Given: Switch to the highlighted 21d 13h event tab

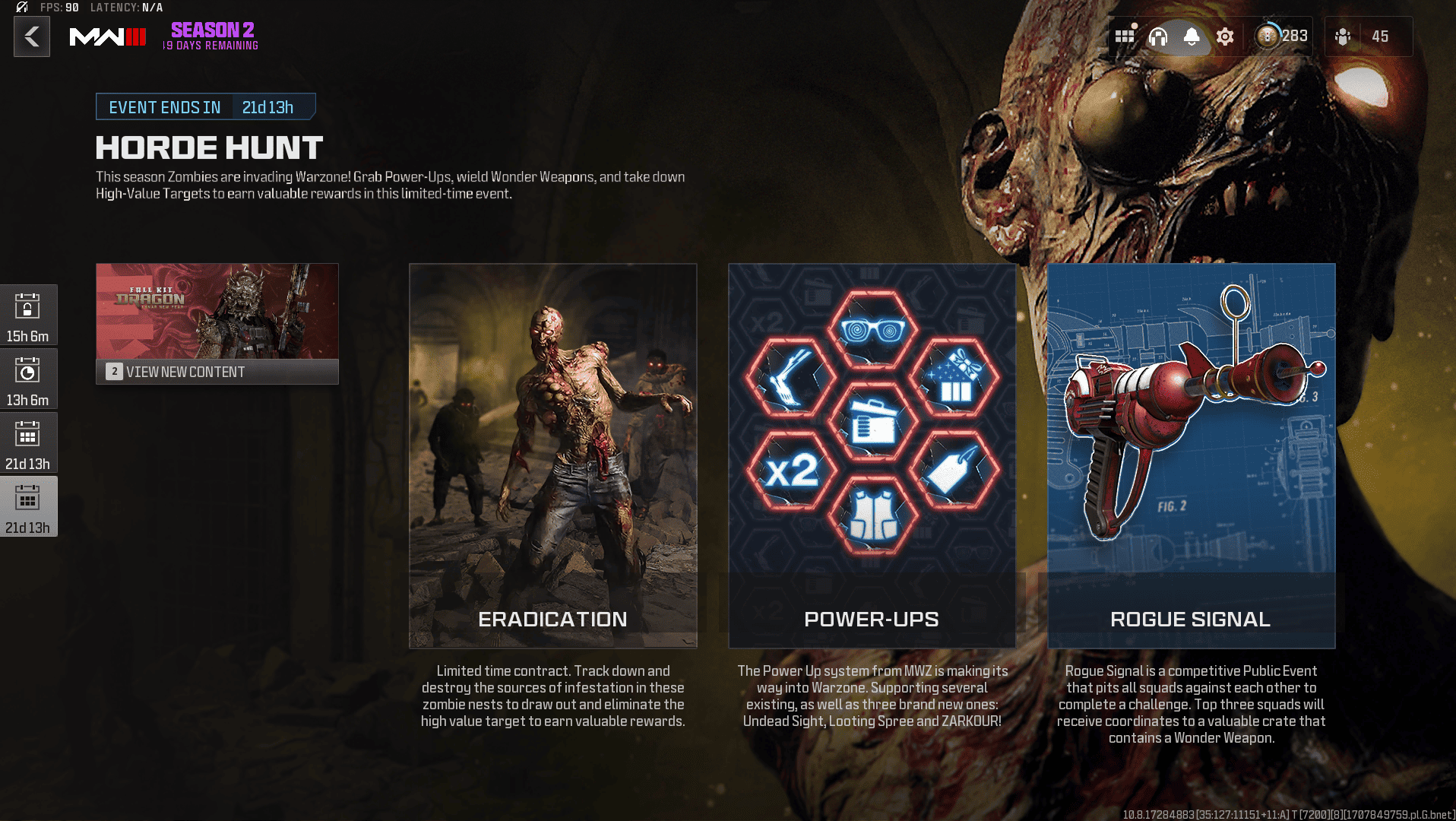Looking at the screenshot, I should 29,506.
